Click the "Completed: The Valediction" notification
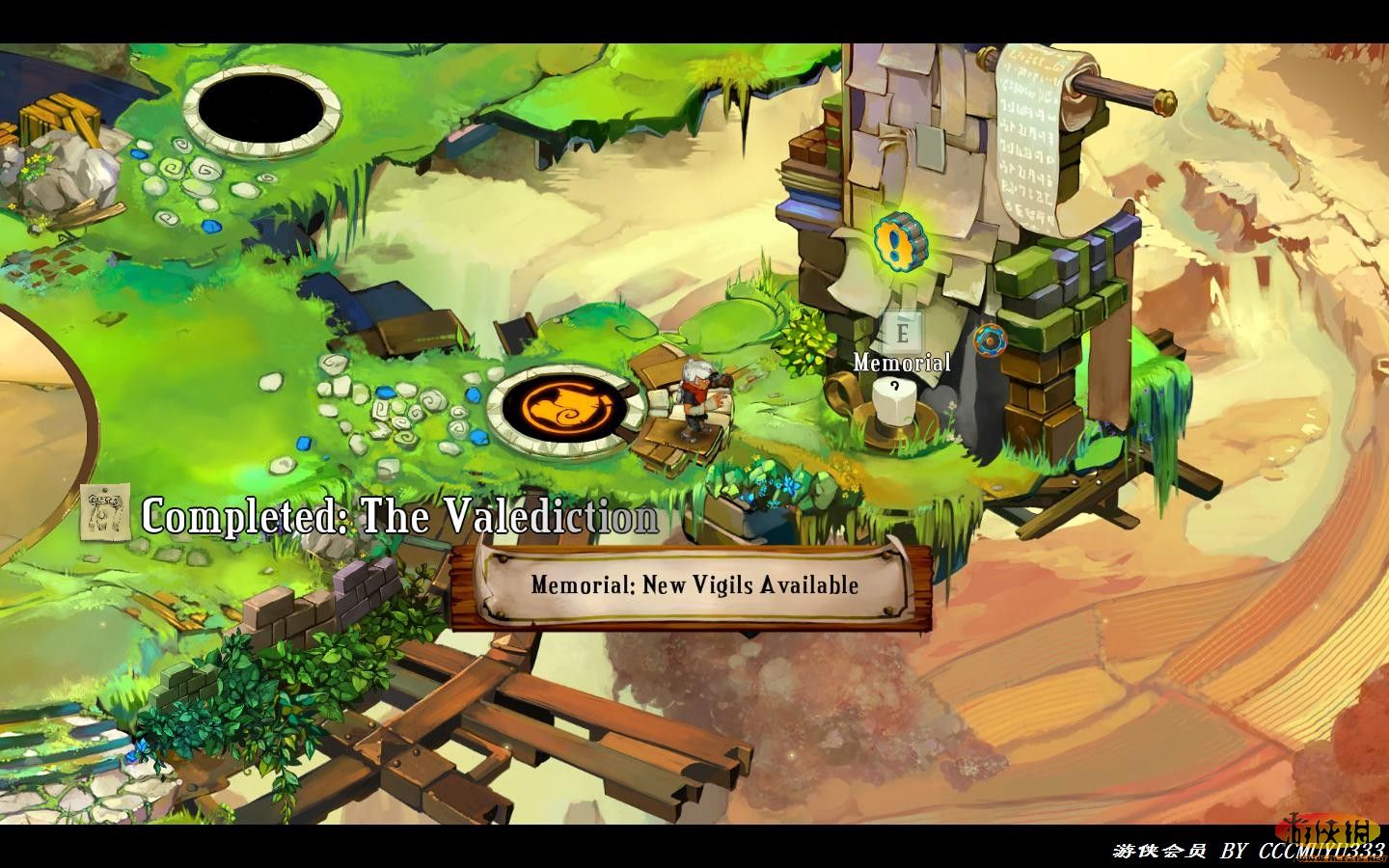This screenshot has width=1389, height=868. pyautogui.click(x=399, y=518)
